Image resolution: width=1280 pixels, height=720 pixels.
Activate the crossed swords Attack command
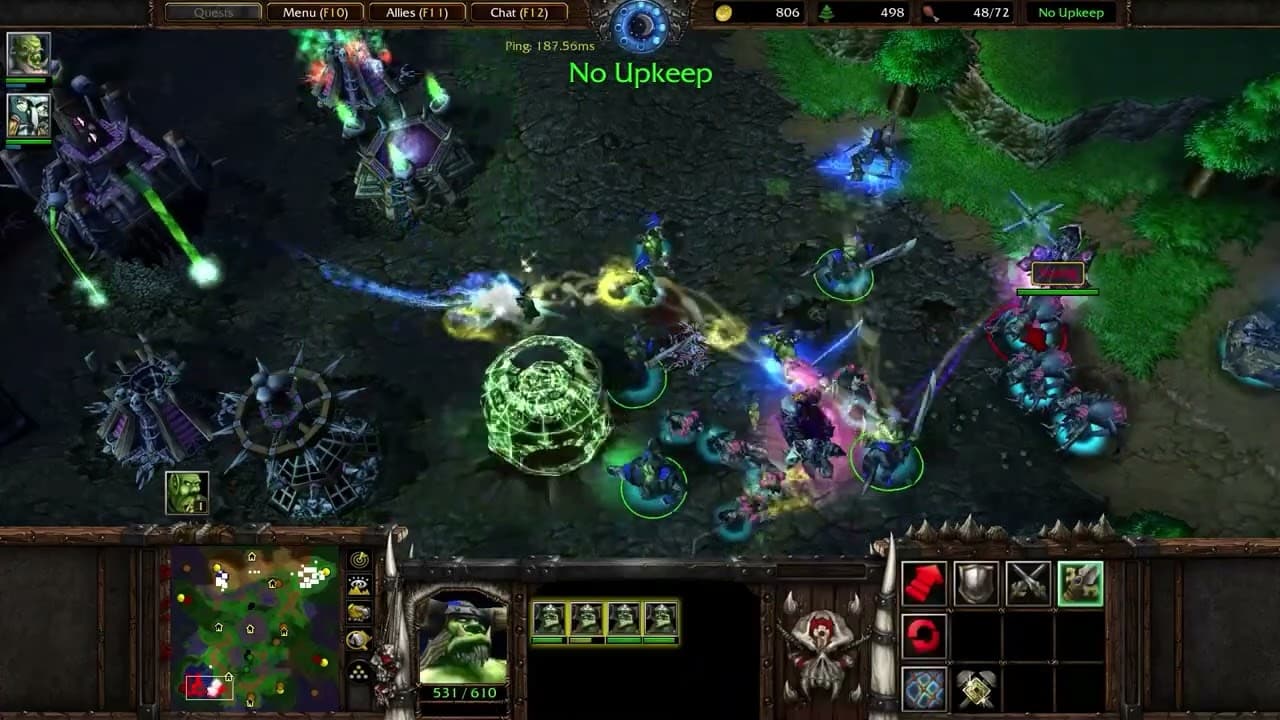tap(1028, 584)
